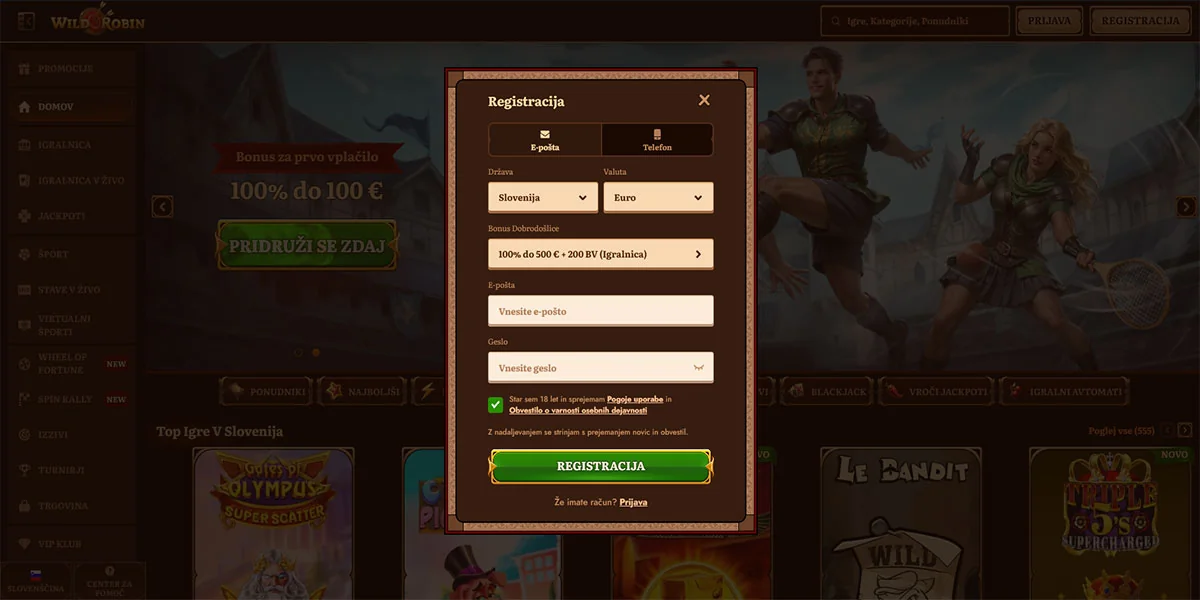Focus the Geslo password field

click(x=590, y=368)
